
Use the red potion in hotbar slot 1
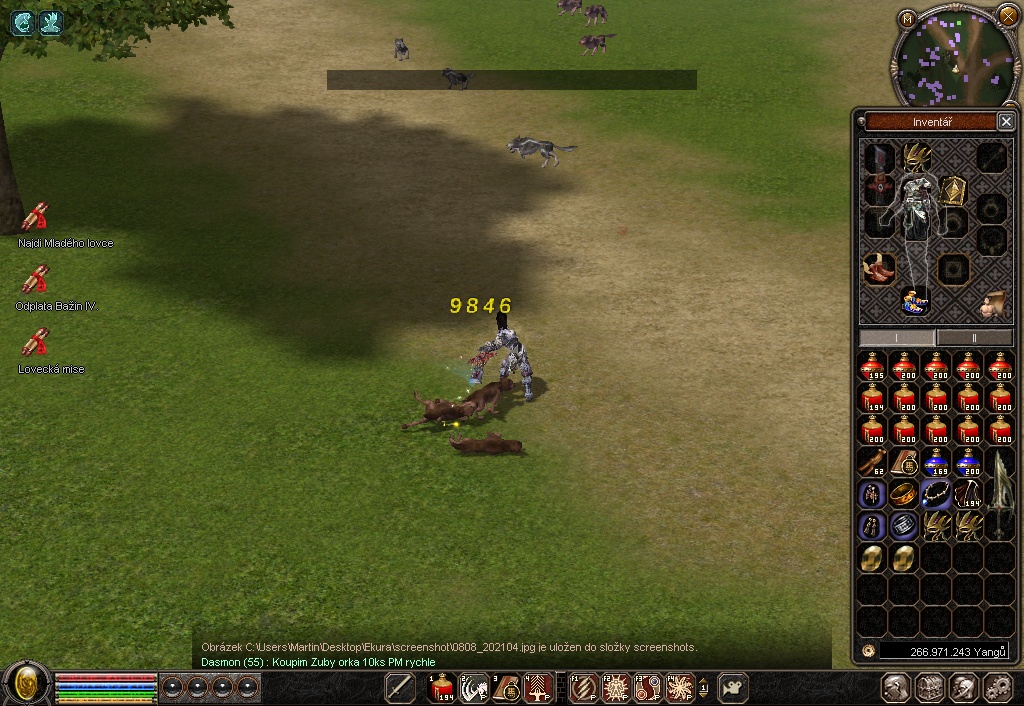pos(442,687)
